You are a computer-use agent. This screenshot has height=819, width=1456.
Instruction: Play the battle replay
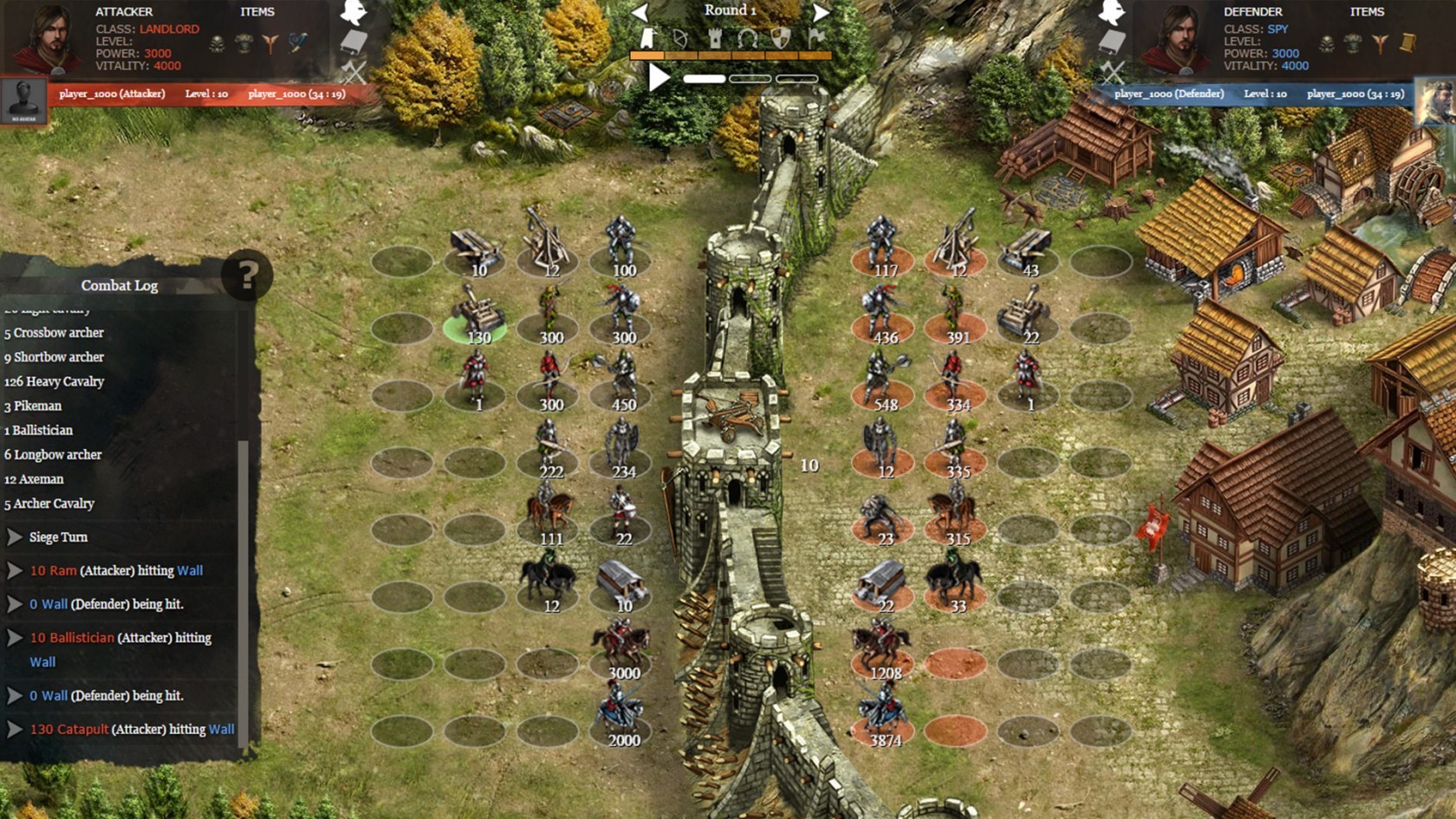click(660, 78)
